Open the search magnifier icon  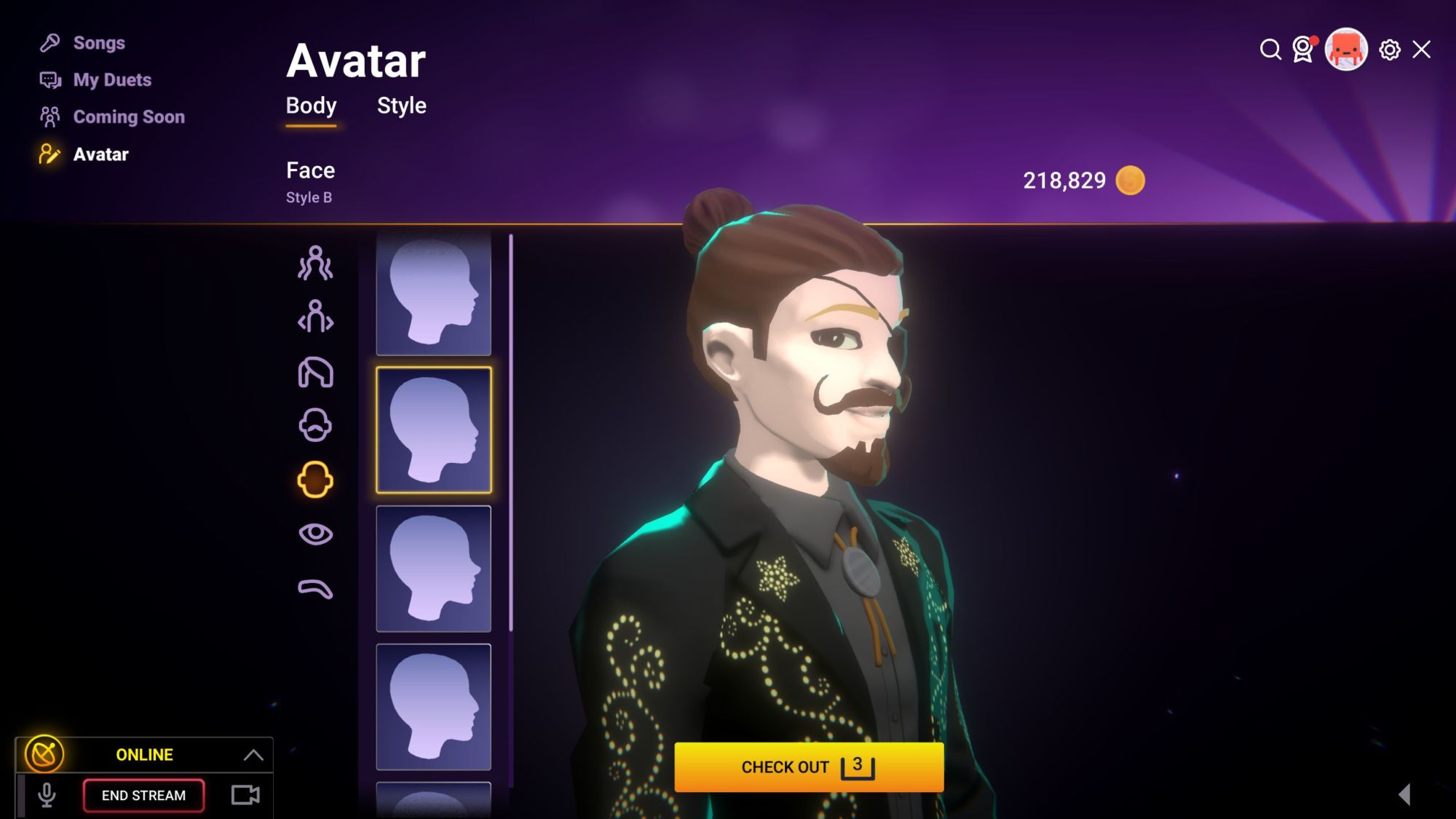pos(1270,50)
